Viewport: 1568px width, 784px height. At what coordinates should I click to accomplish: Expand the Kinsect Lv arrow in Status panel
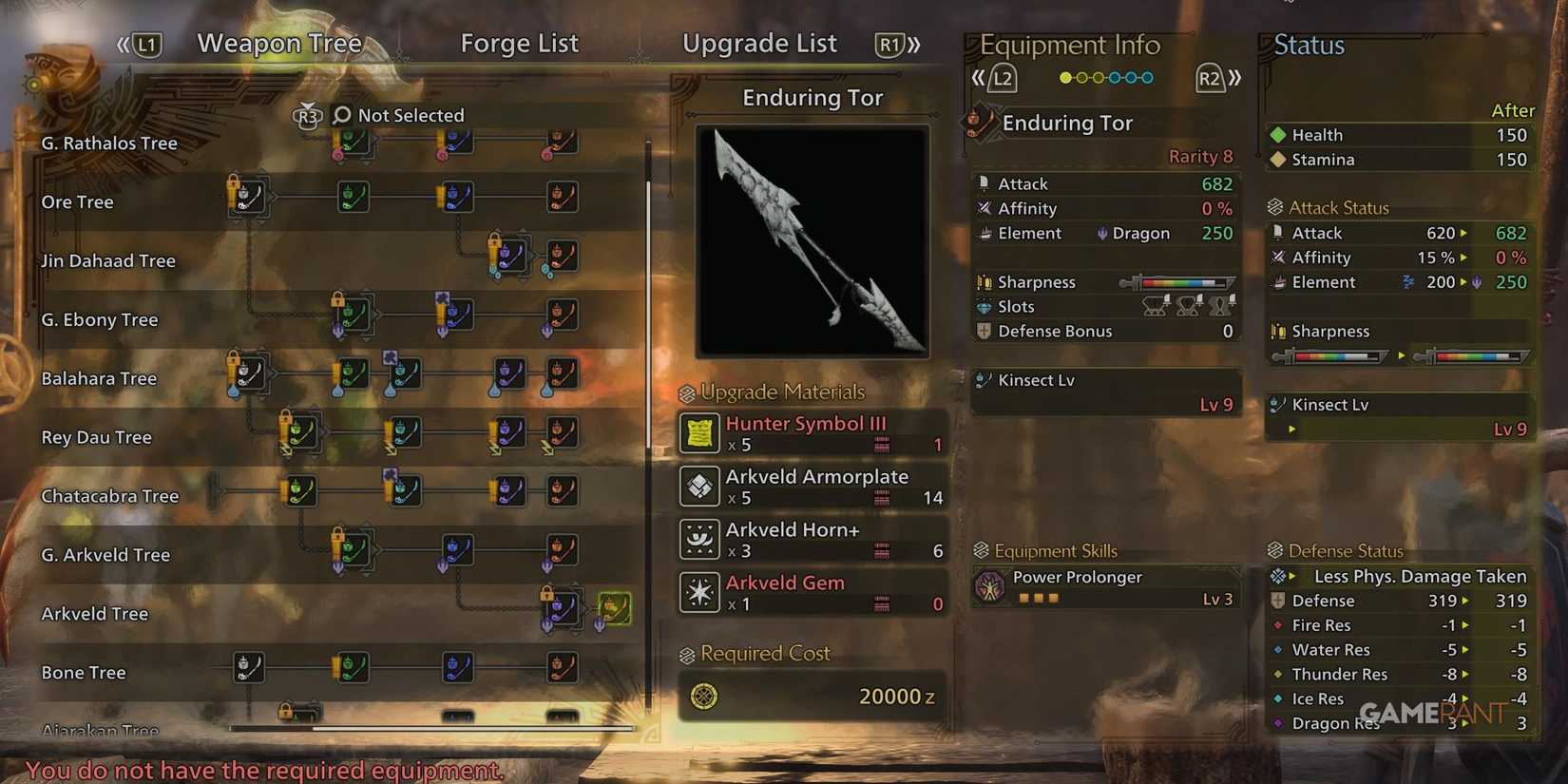[1292, 429]
